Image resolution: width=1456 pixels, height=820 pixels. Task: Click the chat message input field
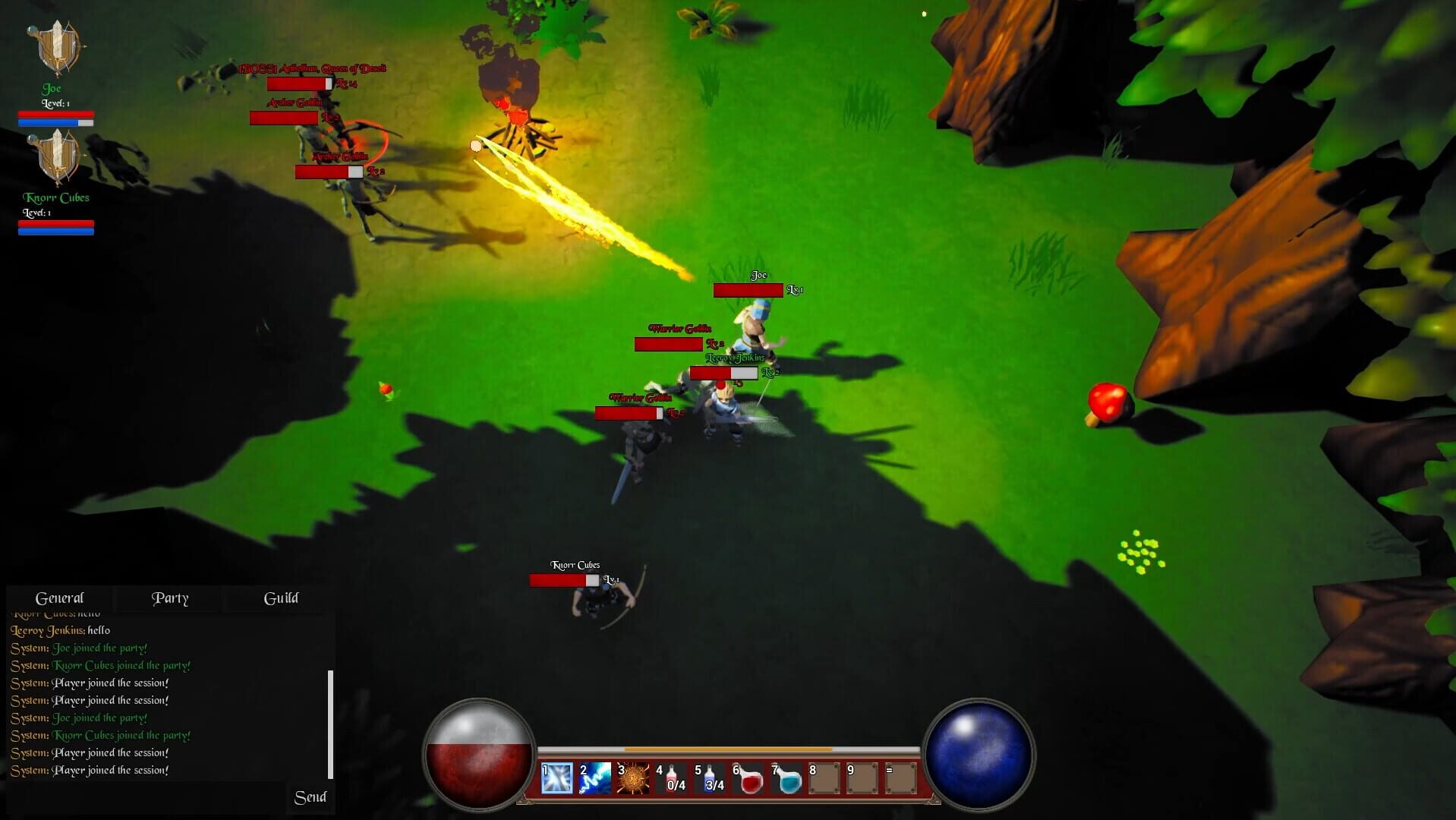coord(144,797)
